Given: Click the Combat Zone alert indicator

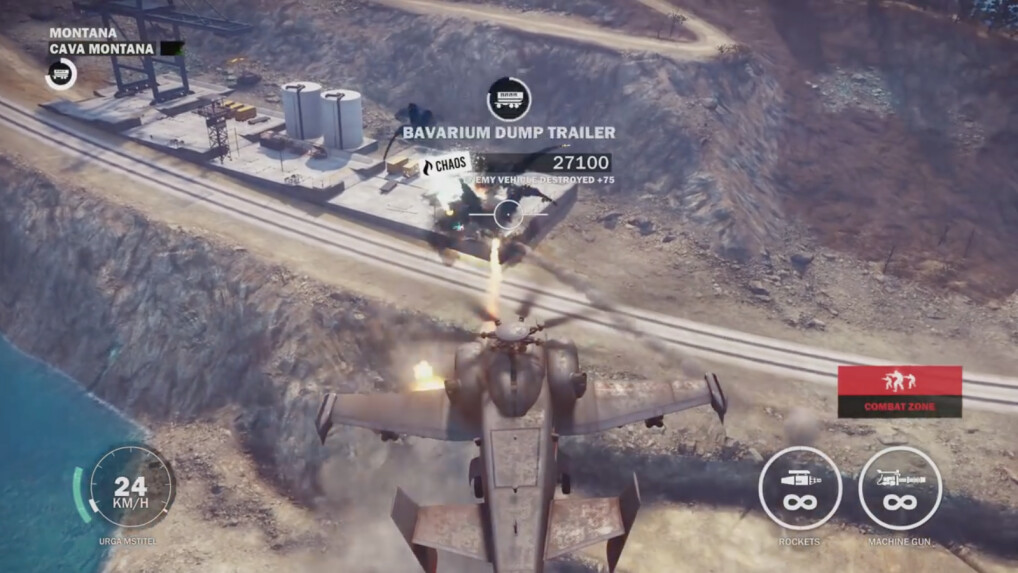Looking at the screenshot, I should pyautogui.click(x=899, y=391).
